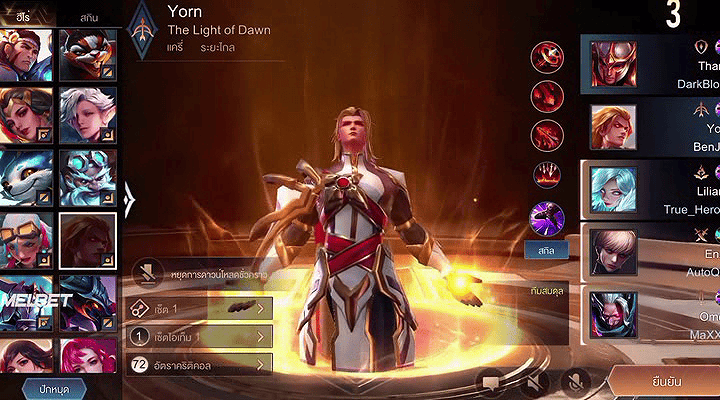Open the item set row เซ็ตไอเท็ม 1

[202, 337]
